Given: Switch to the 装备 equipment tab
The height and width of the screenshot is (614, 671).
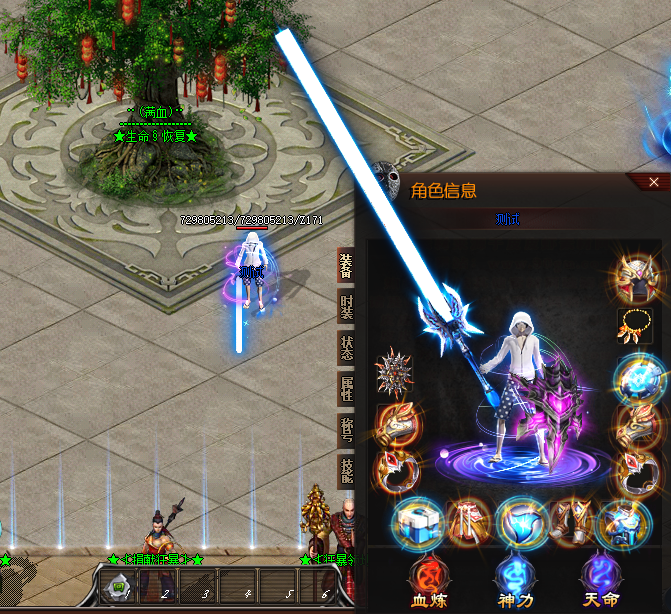Looking at the screenshot, I should [x=346, y=264].
